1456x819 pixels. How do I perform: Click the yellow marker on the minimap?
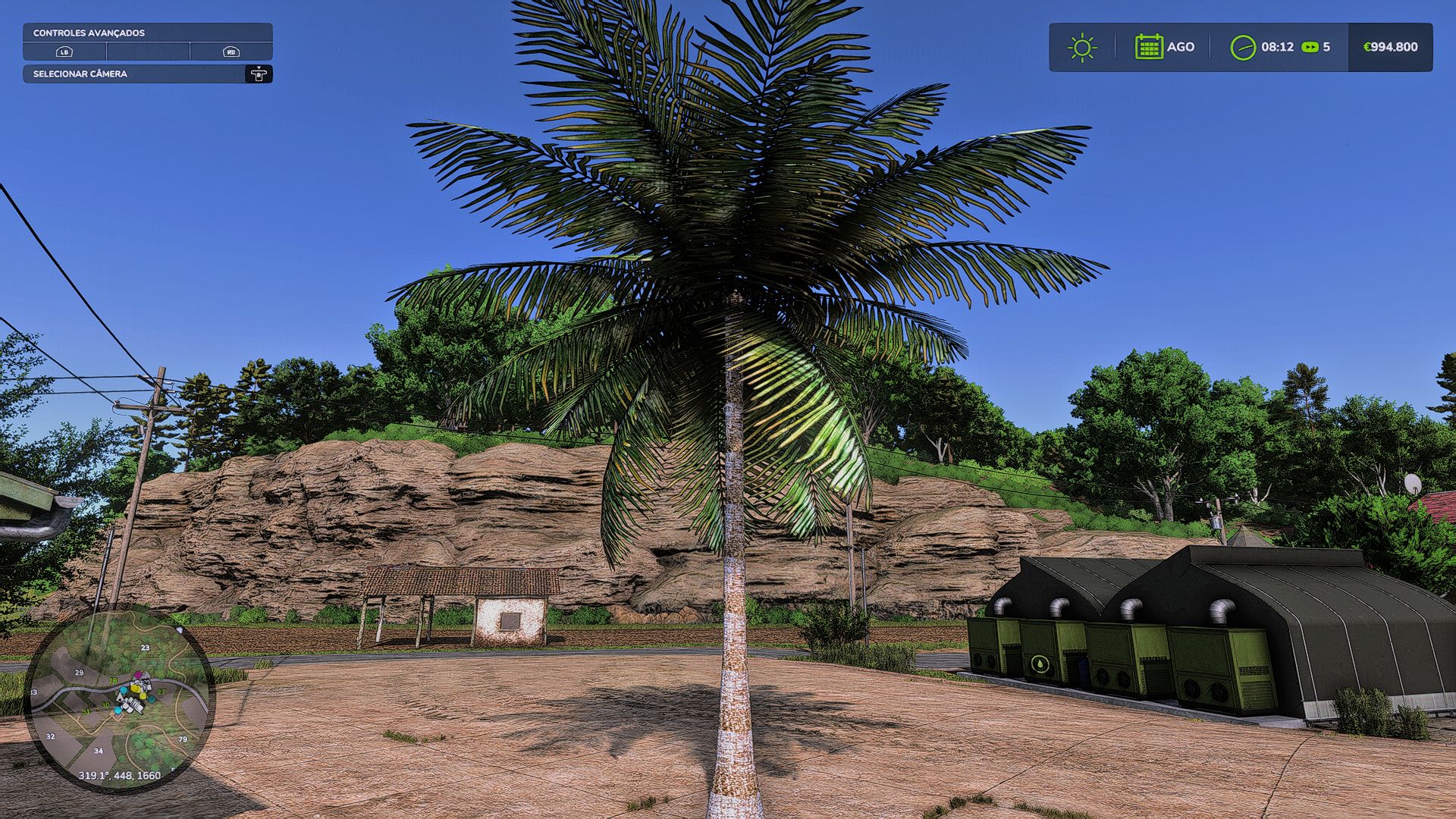(135, 689)
